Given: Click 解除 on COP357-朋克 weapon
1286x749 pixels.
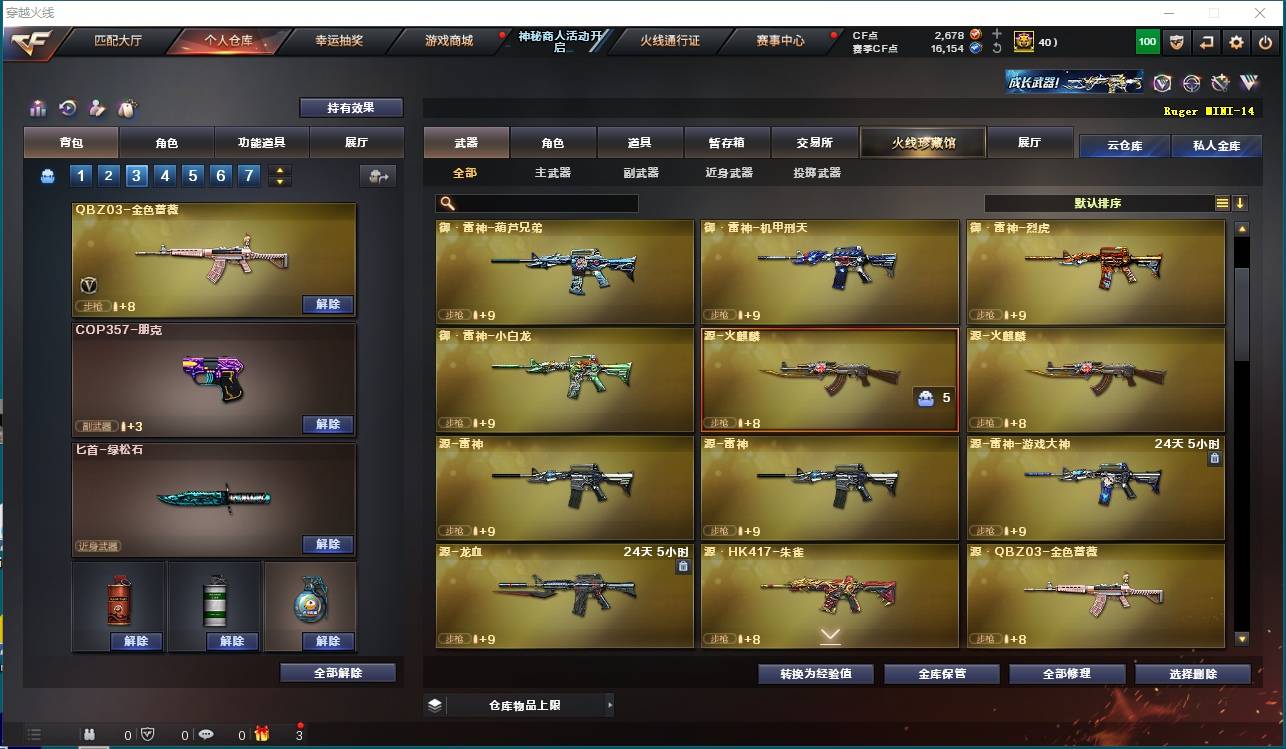Looking at the screenshot, I should point(328,424).
